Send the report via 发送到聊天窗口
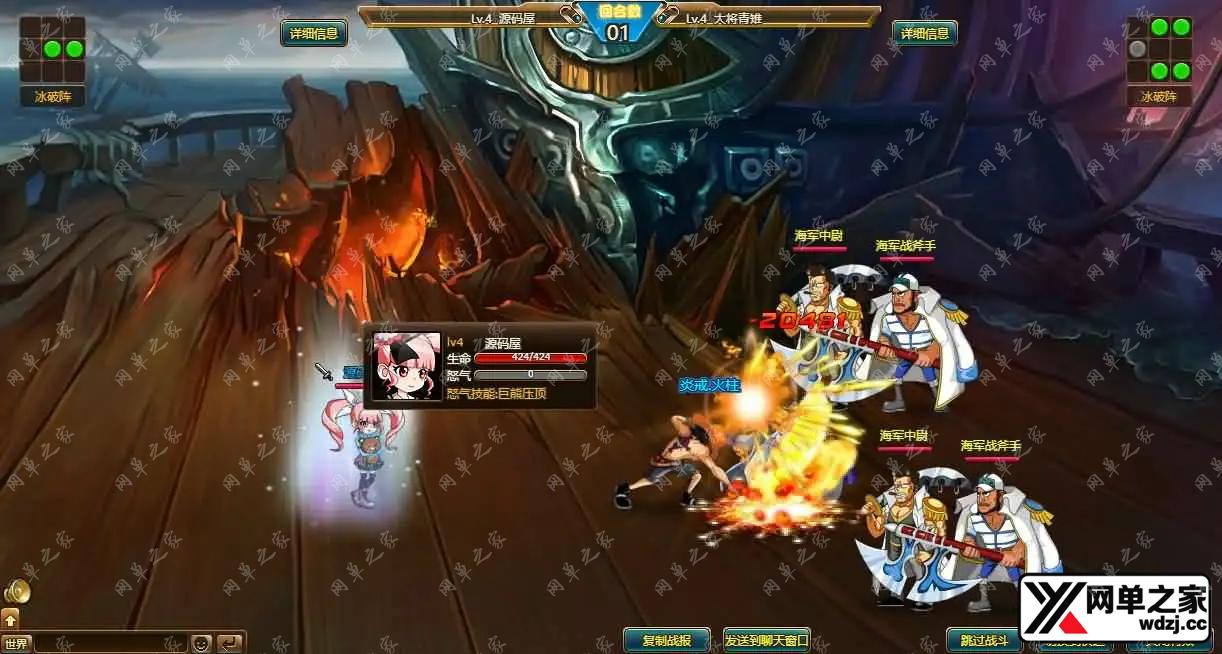The width and height of the screenshot is (1222, 654). tap(767, 640)
